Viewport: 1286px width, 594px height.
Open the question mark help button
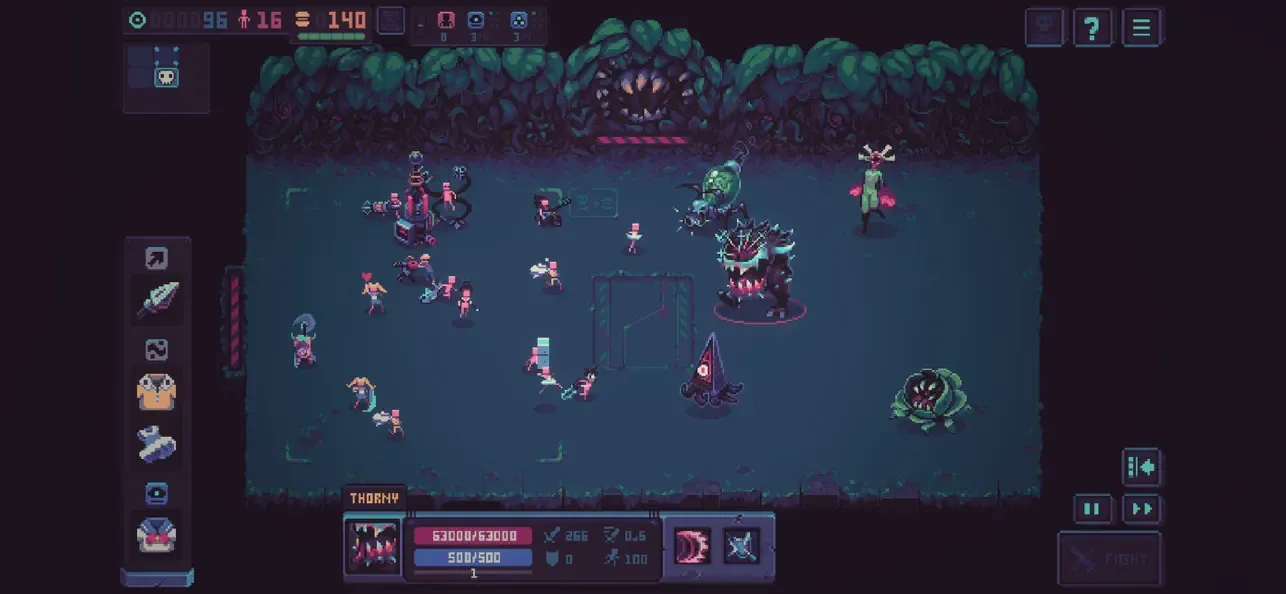click(x=1093, y=27)
